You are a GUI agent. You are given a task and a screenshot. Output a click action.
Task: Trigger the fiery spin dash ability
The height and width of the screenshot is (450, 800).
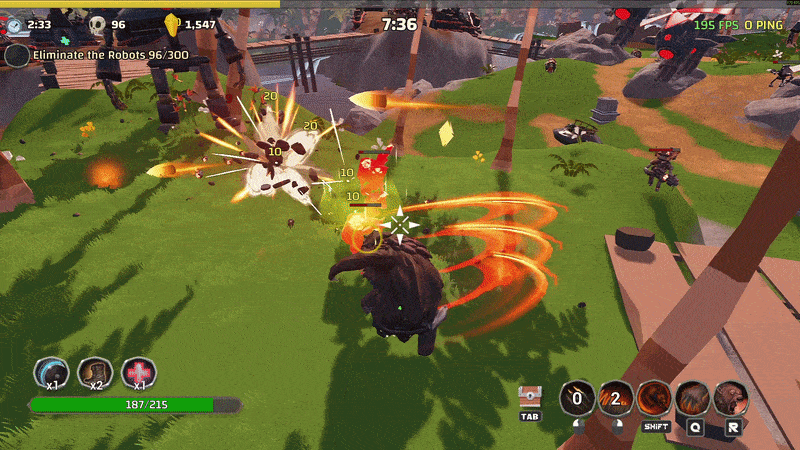655,398
